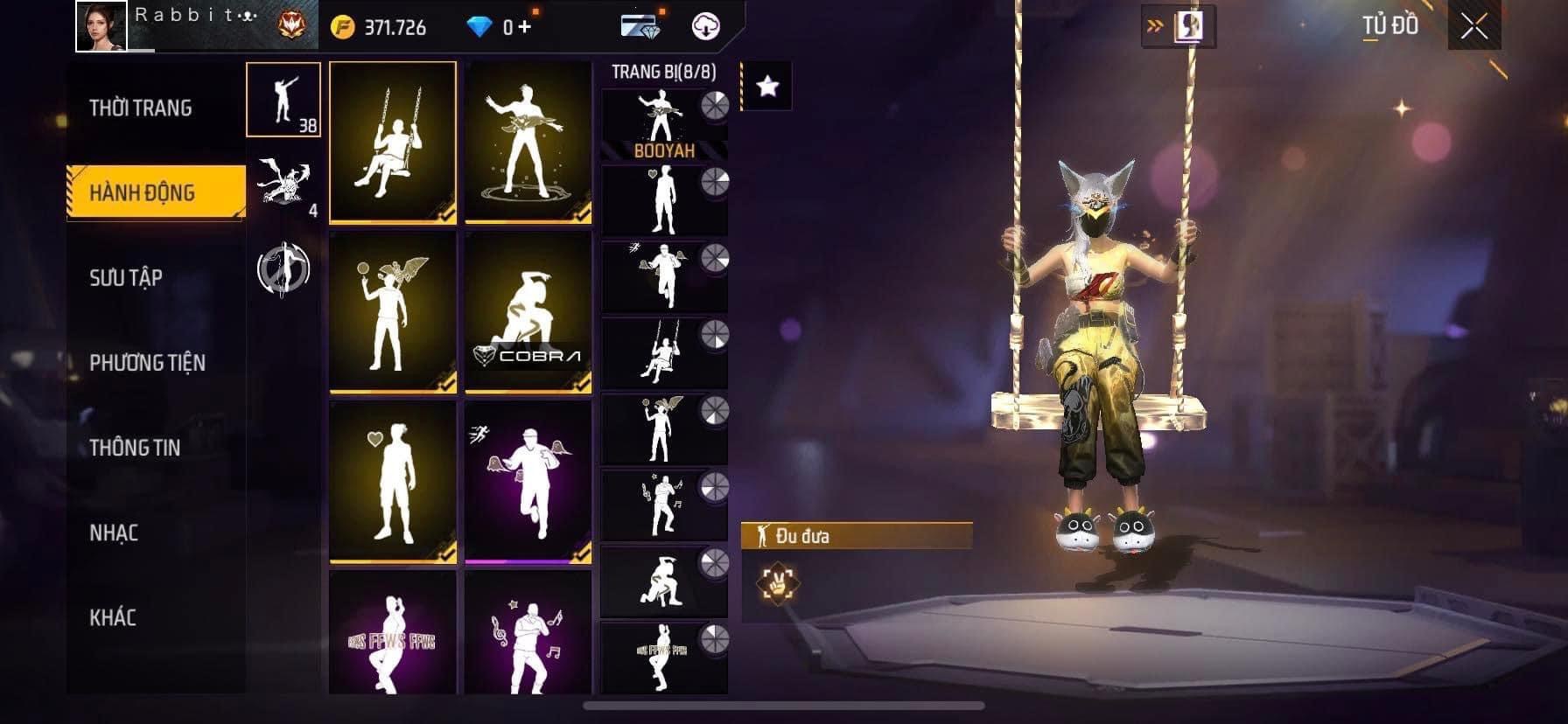Select the Cobra emote tile
This screenshot has height=724, width=1568.
[528, 312]
